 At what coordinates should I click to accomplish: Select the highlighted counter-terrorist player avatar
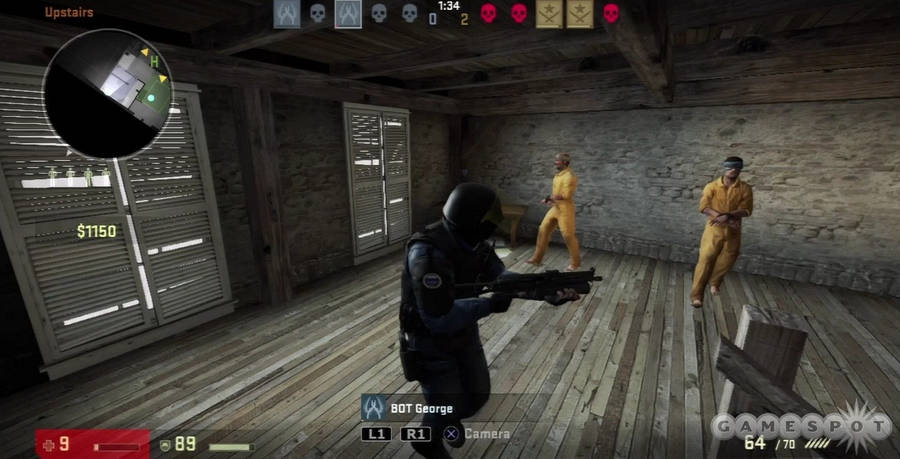tap(348, 13)
